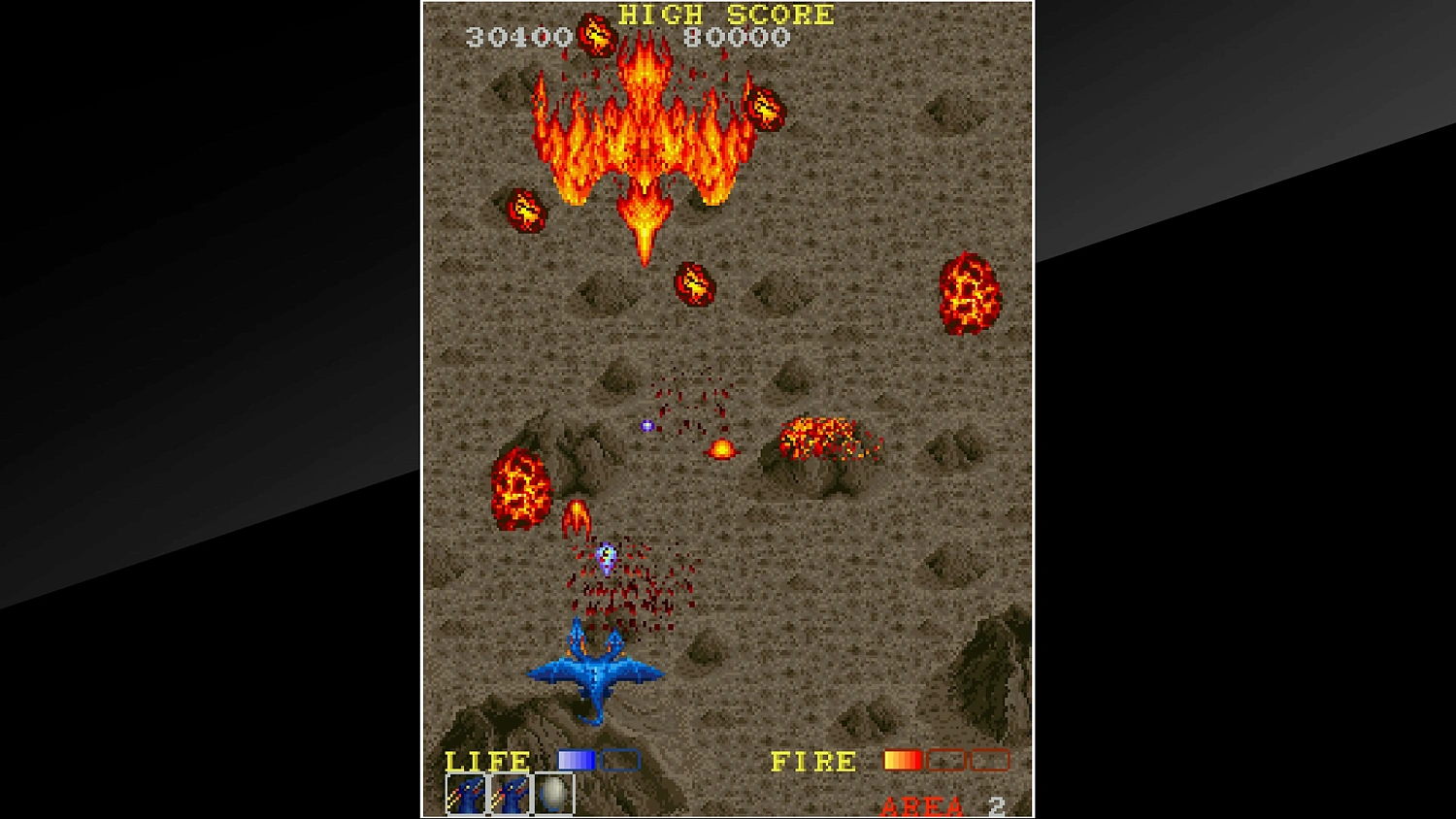Viewport: 1456px width, 819px height.
Task: Click the second empty FIRE gauge slot
Action: pyautogui.click(x=990, y=761)
